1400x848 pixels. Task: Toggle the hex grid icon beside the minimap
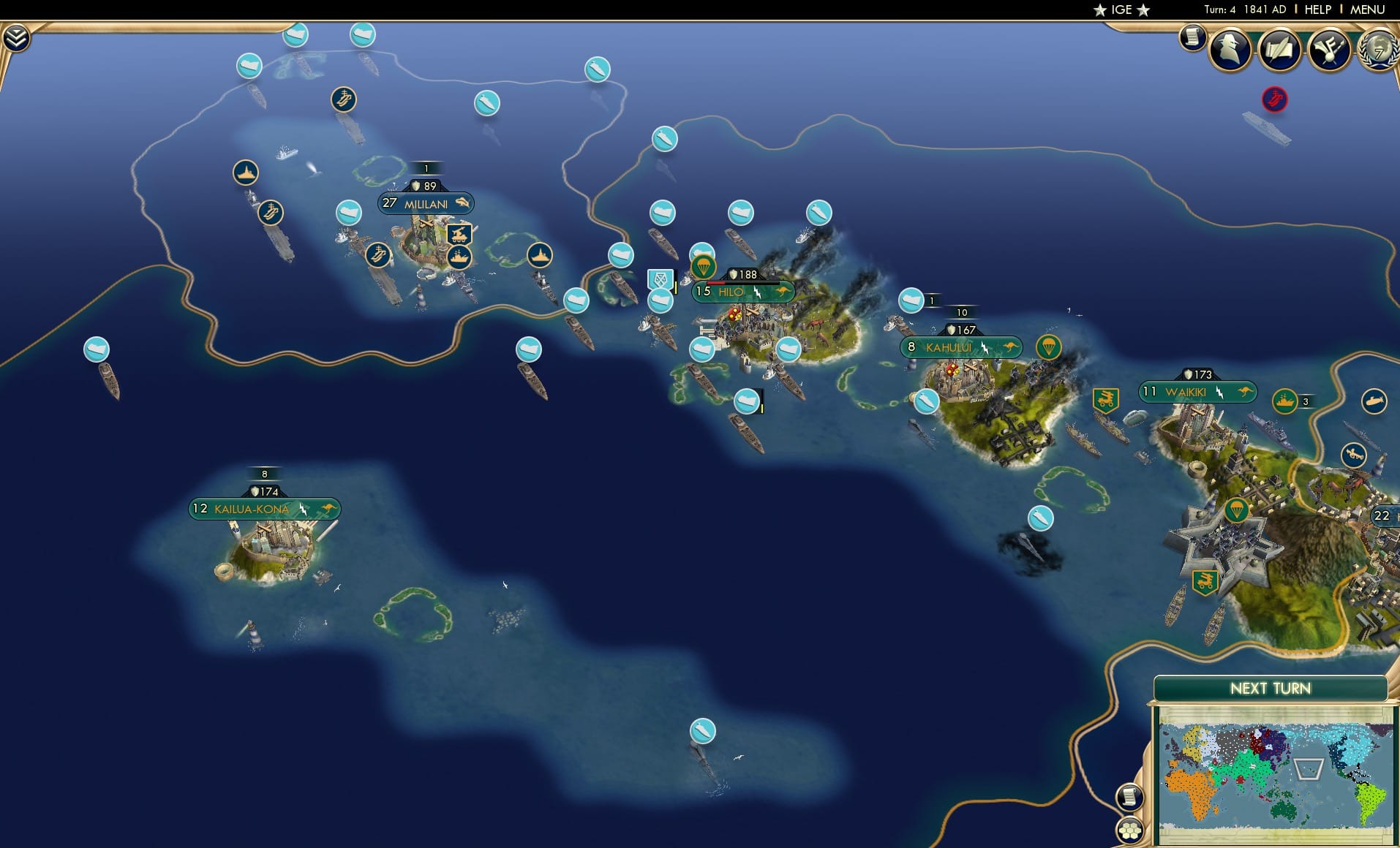tap(1130, 830)
